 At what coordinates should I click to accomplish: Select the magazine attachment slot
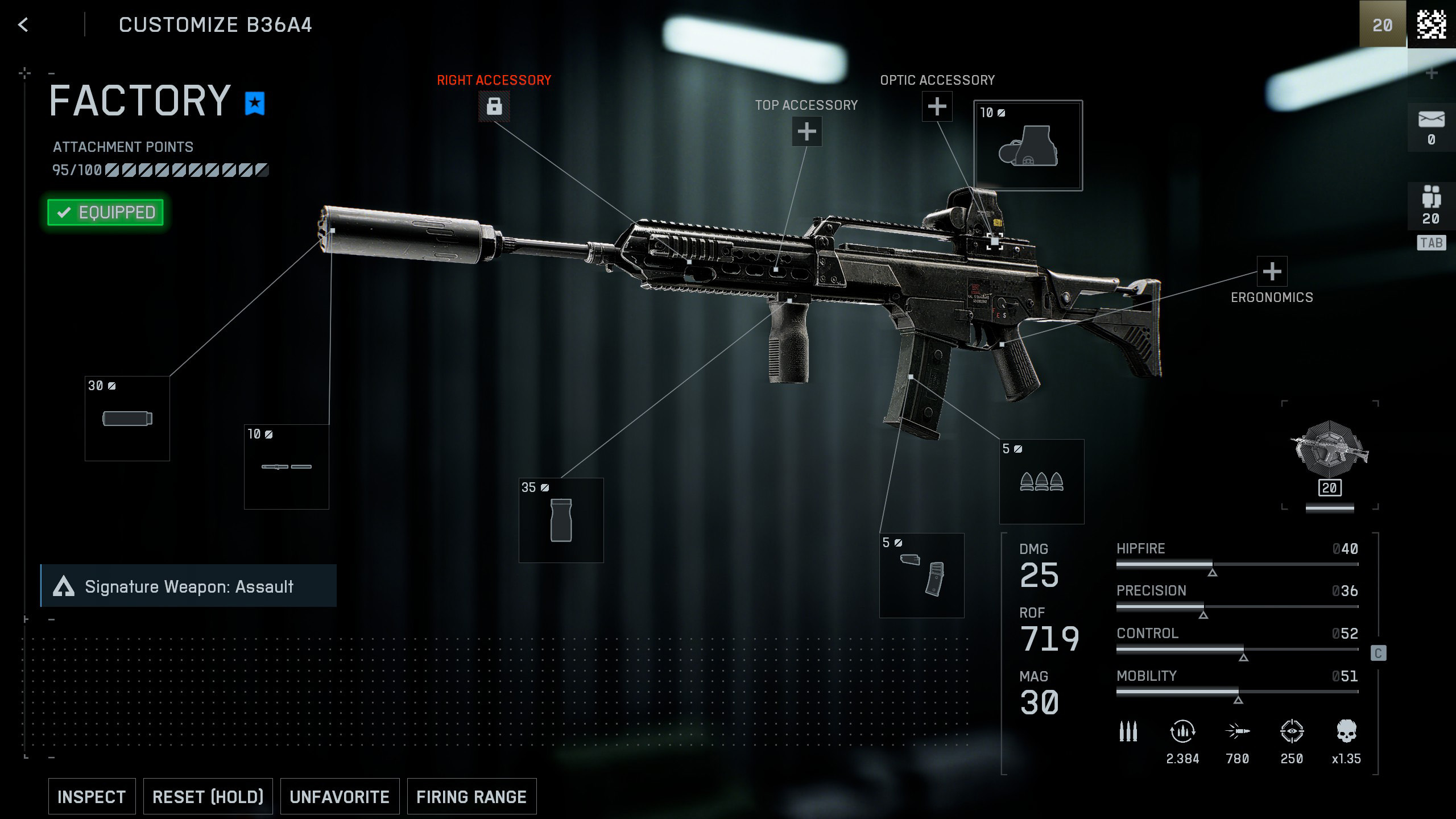pos(921,575)
